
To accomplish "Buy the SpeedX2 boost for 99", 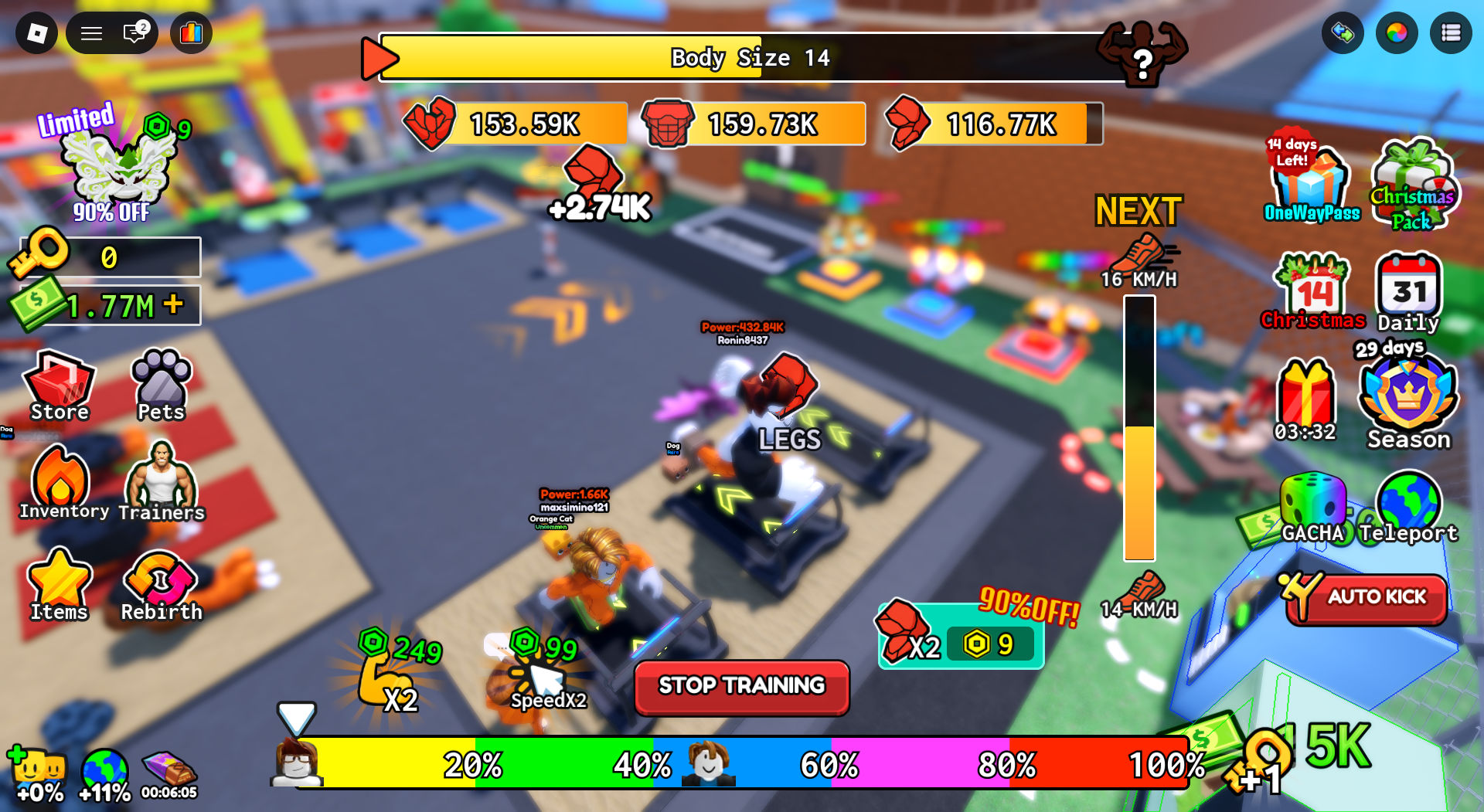I will pyautogui.click(x=546, y=672).
